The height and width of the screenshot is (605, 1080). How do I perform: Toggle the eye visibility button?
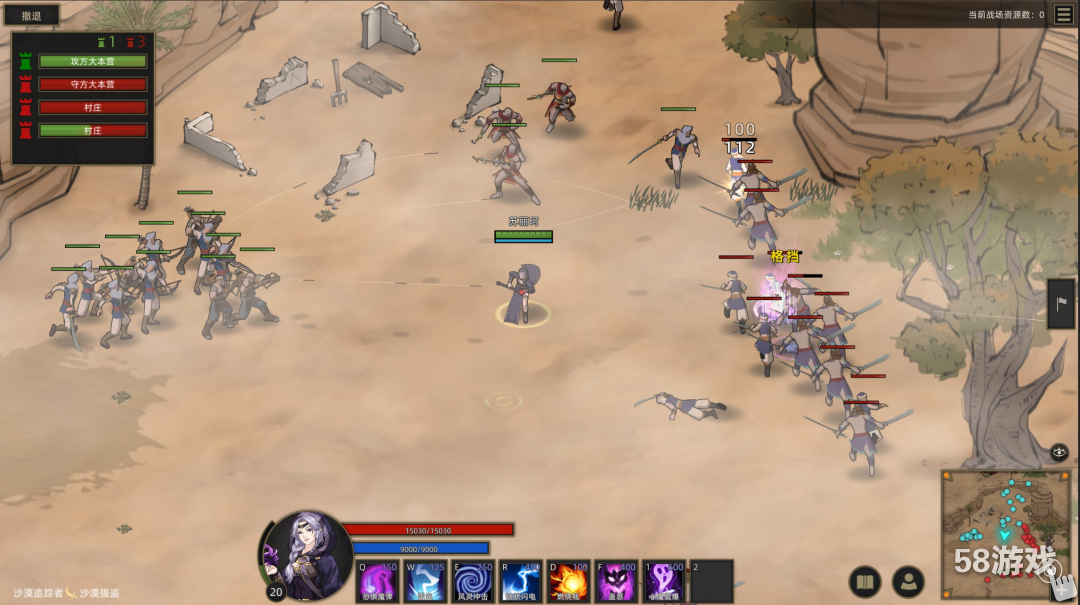click(x=1060, y=452)
